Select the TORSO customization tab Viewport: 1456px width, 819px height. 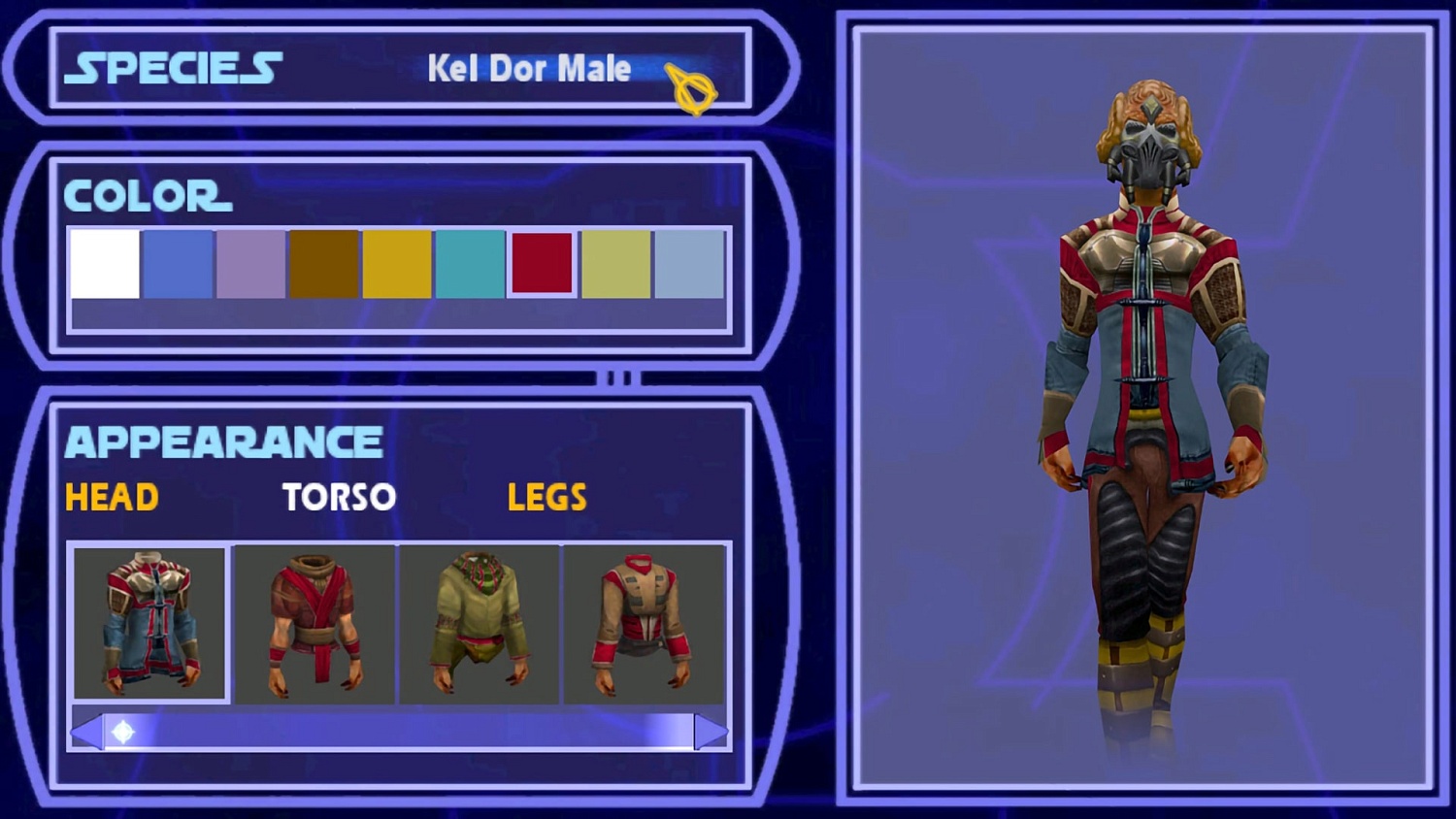[x=338, y=498]
